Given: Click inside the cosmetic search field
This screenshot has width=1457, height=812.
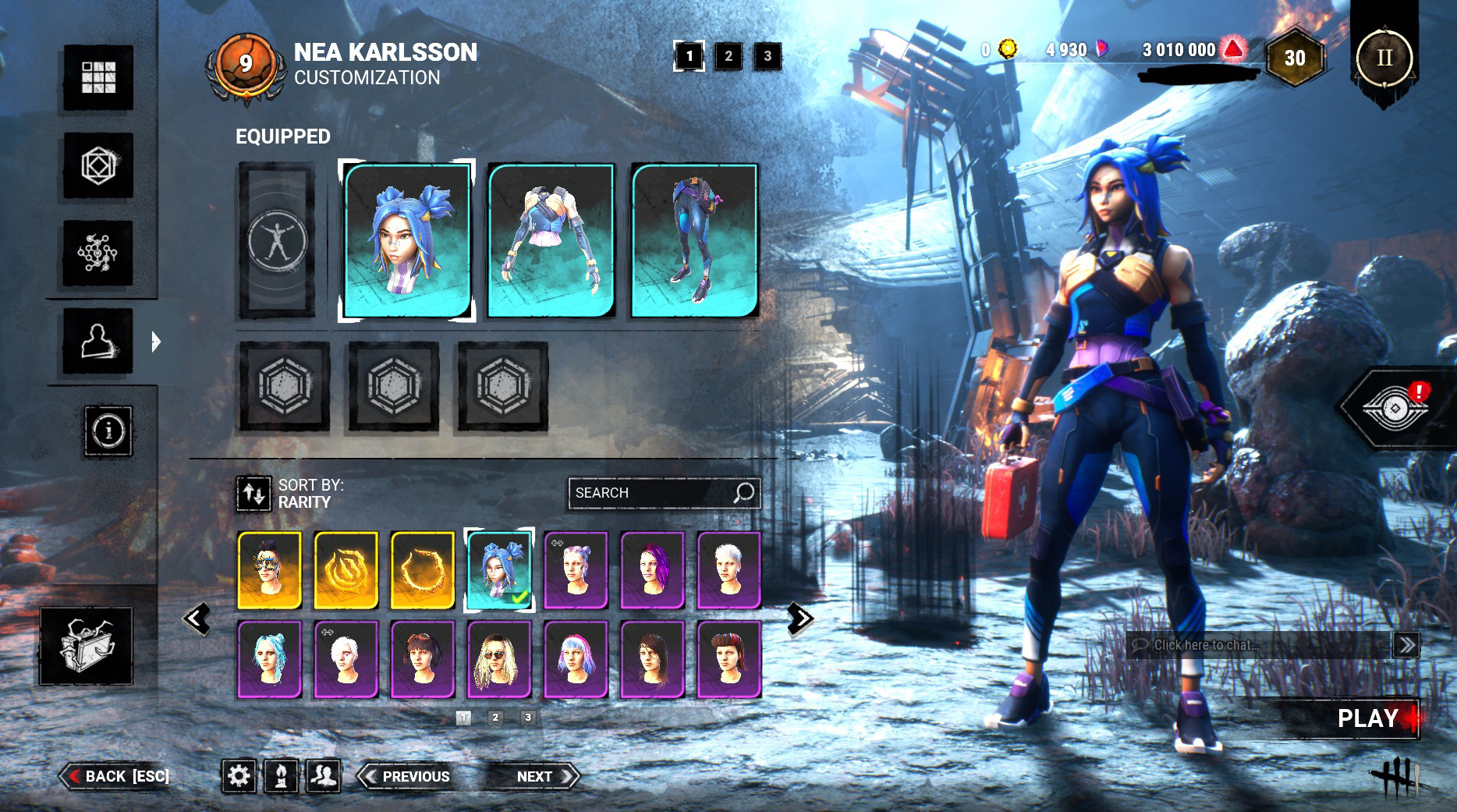Looking at the screenshot, I should [x=663, y=492].
